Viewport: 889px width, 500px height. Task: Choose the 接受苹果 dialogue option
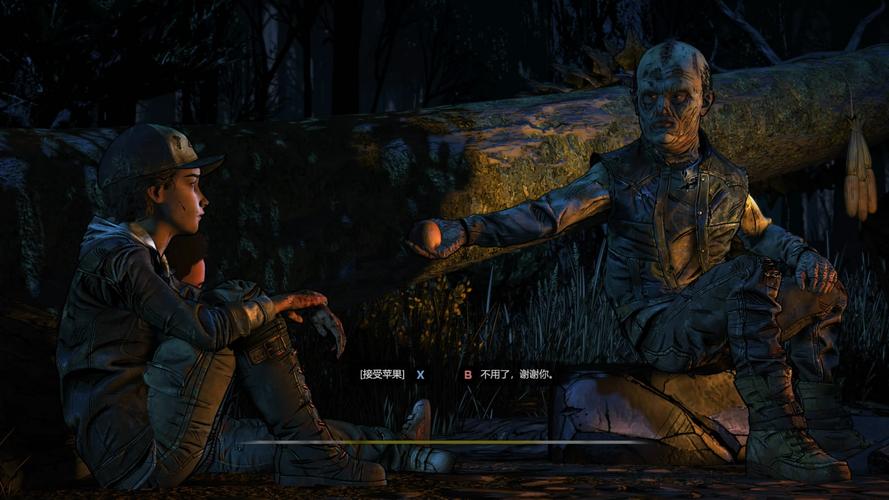click(383, 375)
